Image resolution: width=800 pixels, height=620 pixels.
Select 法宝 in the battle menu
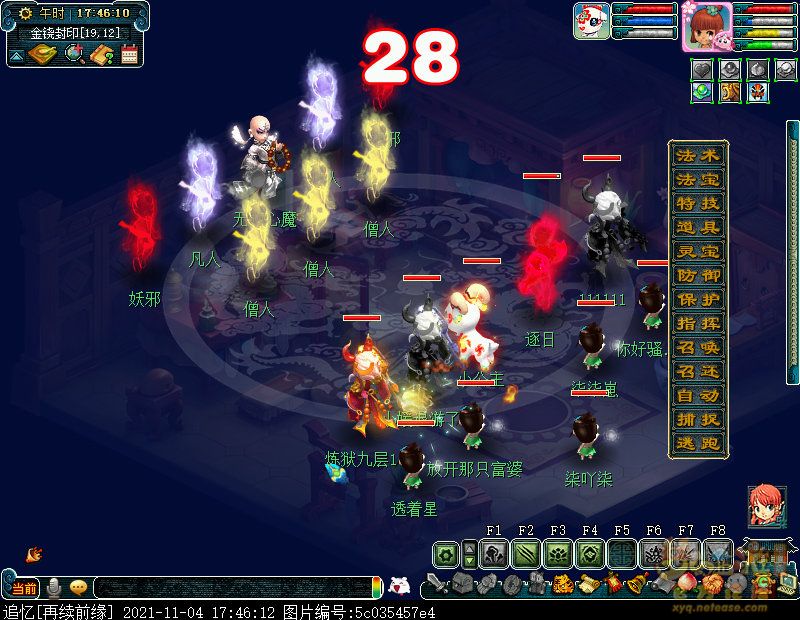click(x=697, y=181)
